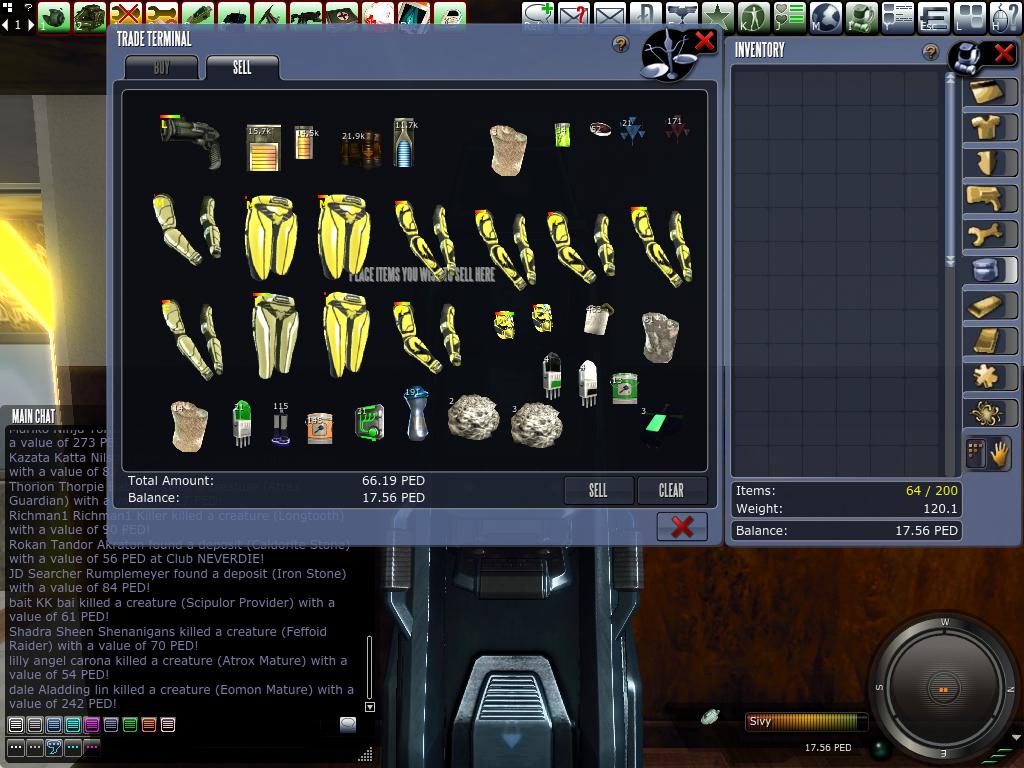Close the Inventory panel

point(1003,52)
